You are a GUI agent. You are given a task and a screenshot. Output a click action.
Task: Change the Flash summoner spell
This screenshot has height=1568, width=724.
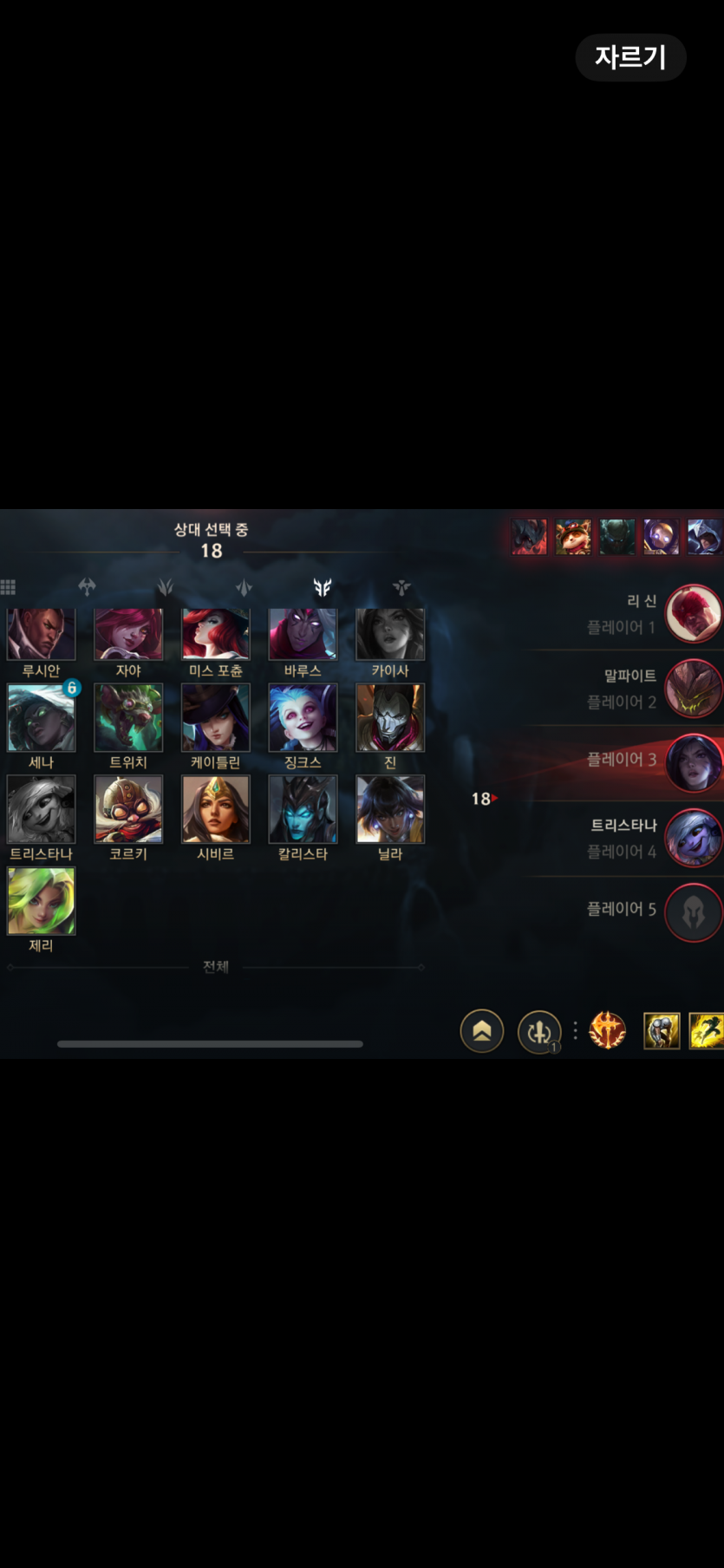click(706, 1031)
